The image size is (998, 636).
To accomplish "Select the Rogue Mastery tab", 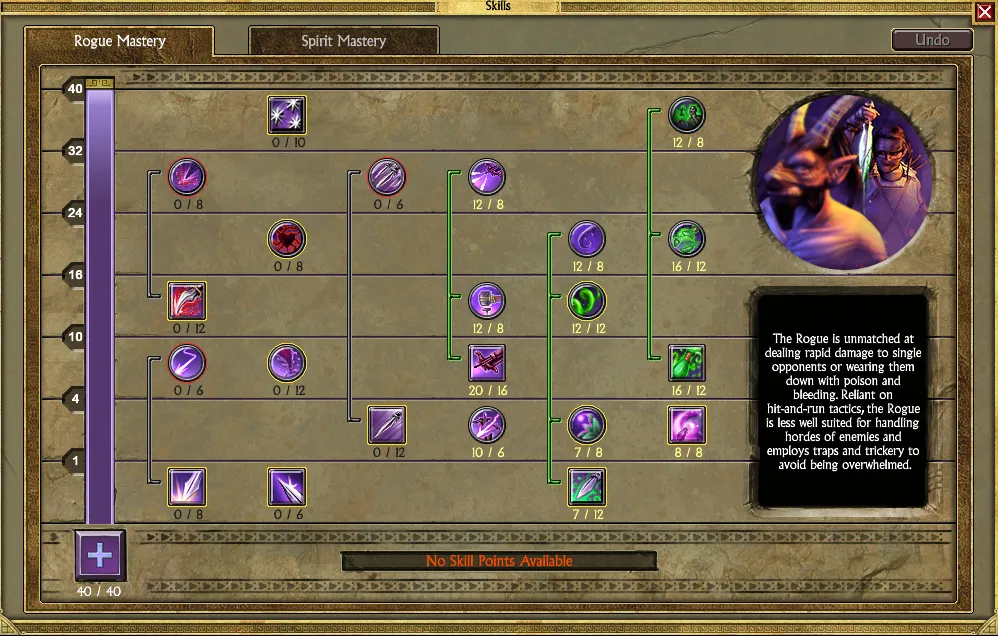I will coord(120,41).
